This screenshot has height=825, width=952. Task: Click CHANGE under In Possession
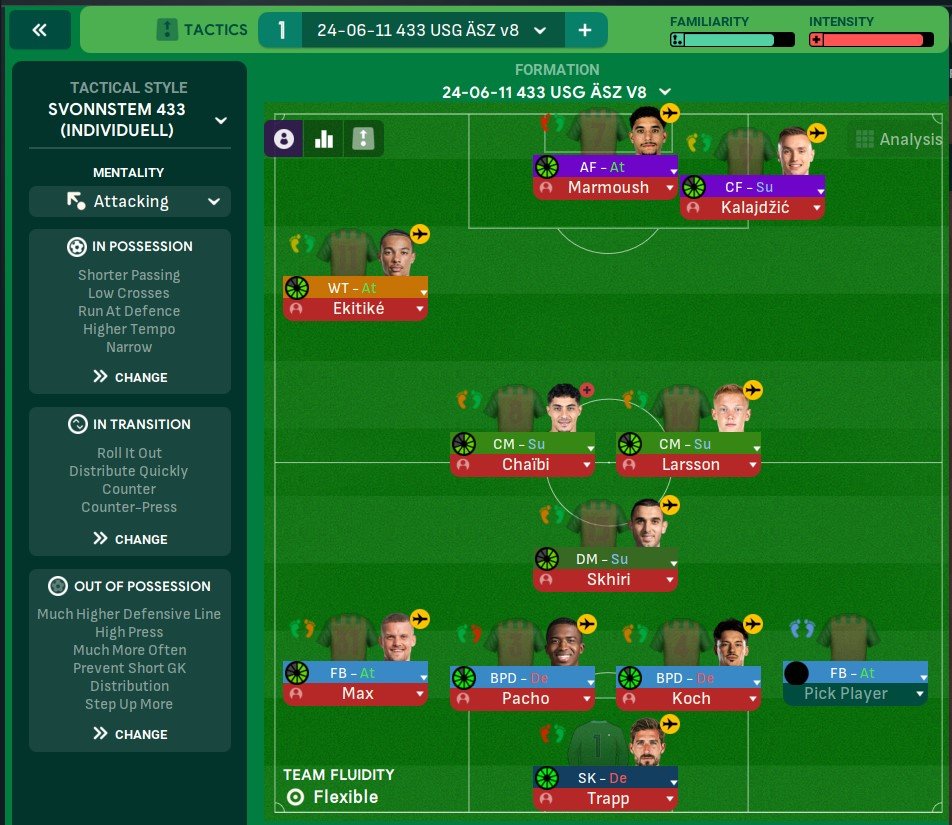(x=130, y=377)
